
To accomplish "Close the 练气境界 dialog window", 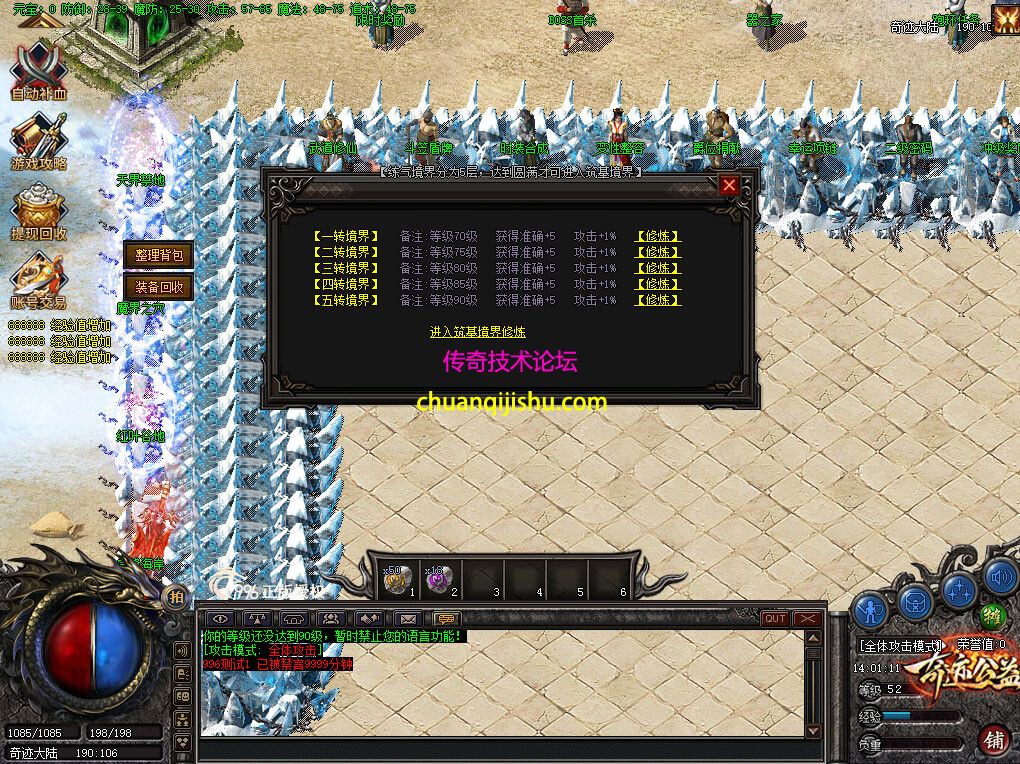I will pos(729,185).
